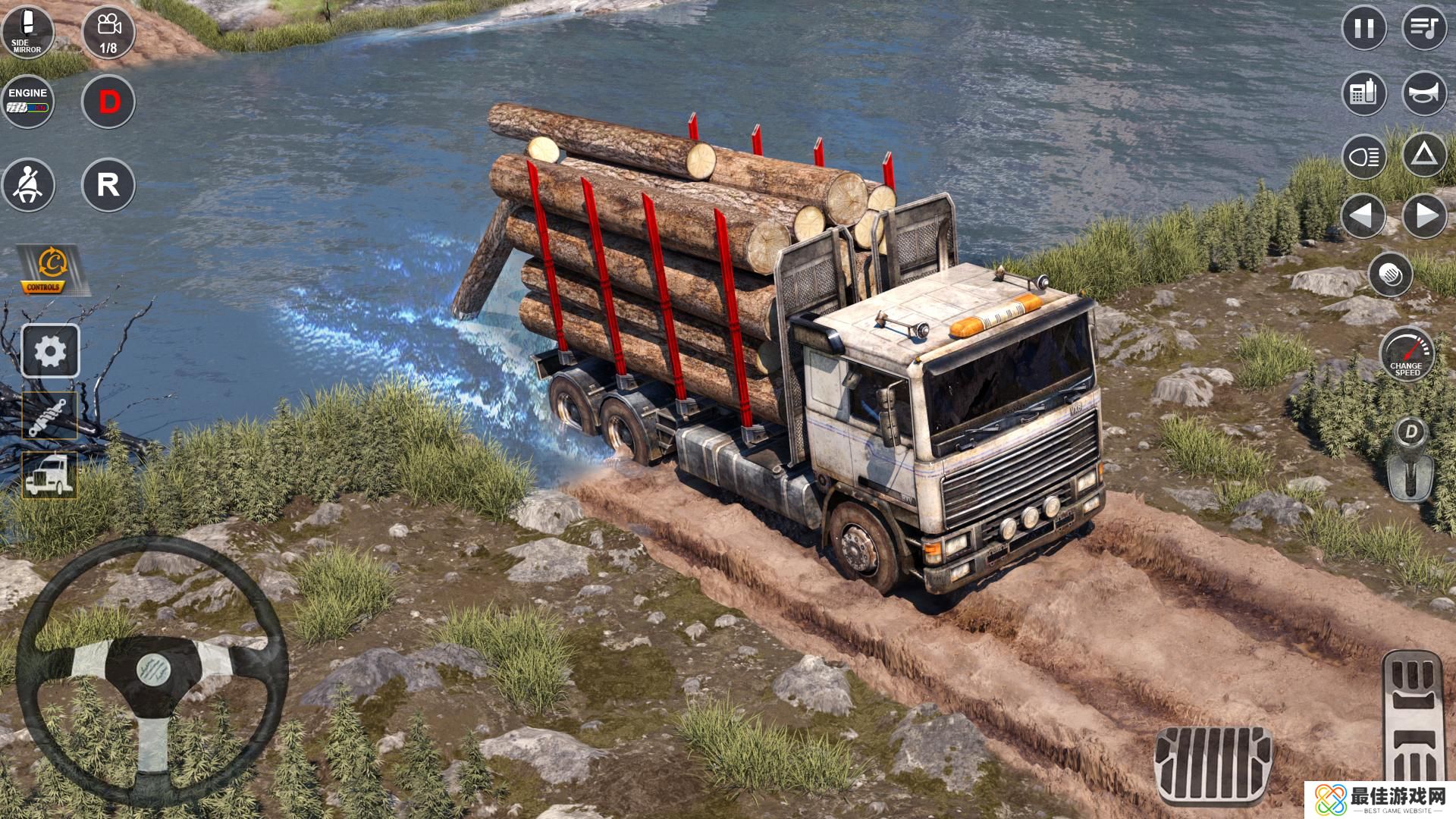This screenshot has width=1456, height=819.
Task: Toggle the Side Mirror view
Action: (27, 31)
